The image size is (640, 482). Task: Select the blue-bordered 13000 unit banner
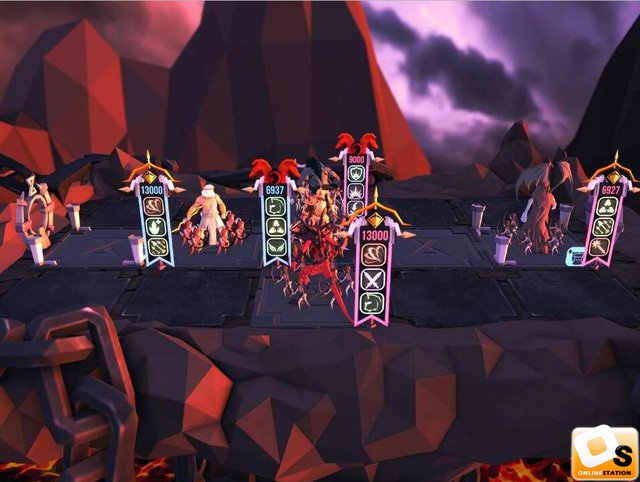tap(155, 220)
